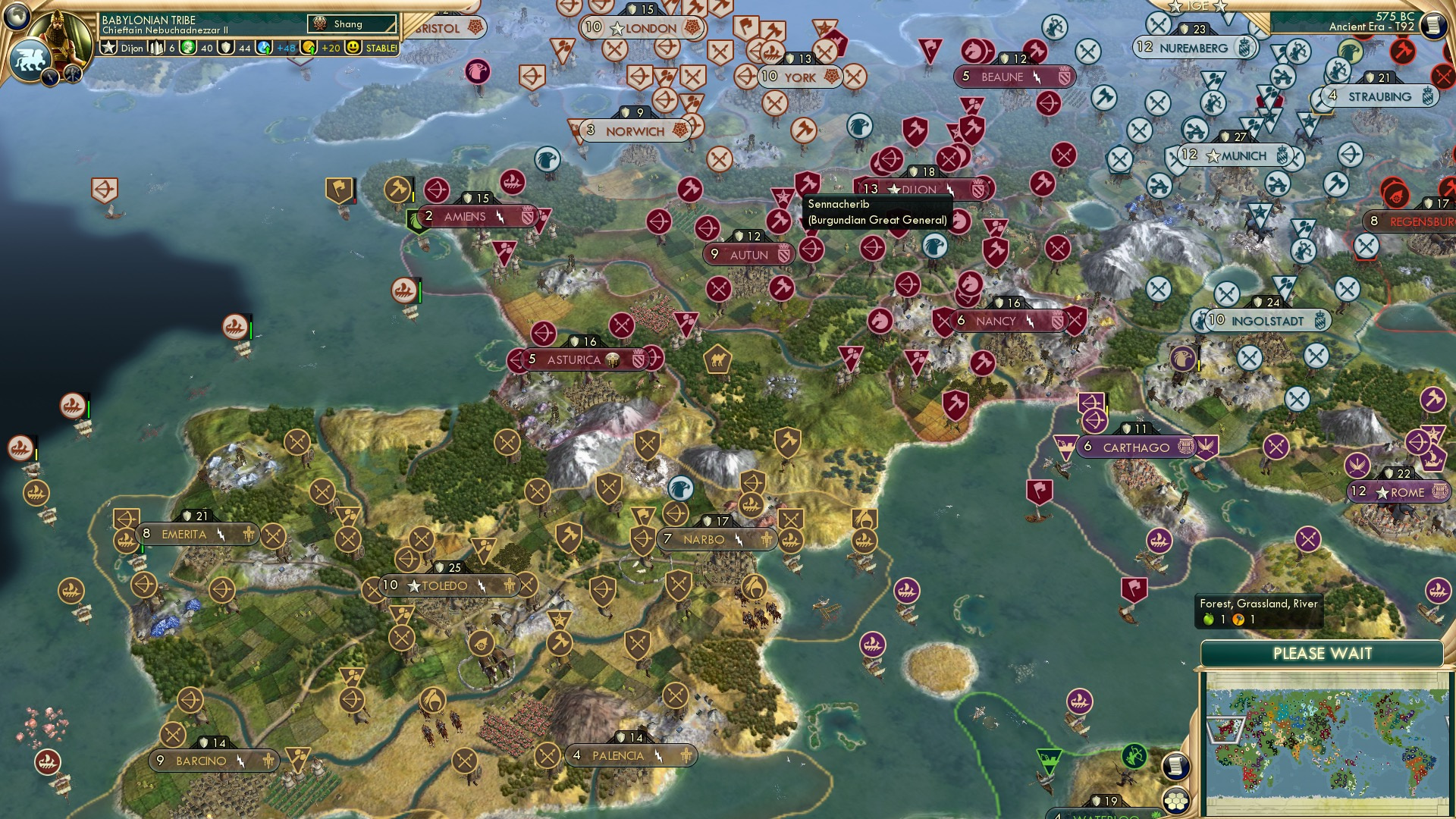The width and height of the screenshot is (1456, 819).
Task: Open the notifications scroll icon at top right
Action: pos(1435,25)
